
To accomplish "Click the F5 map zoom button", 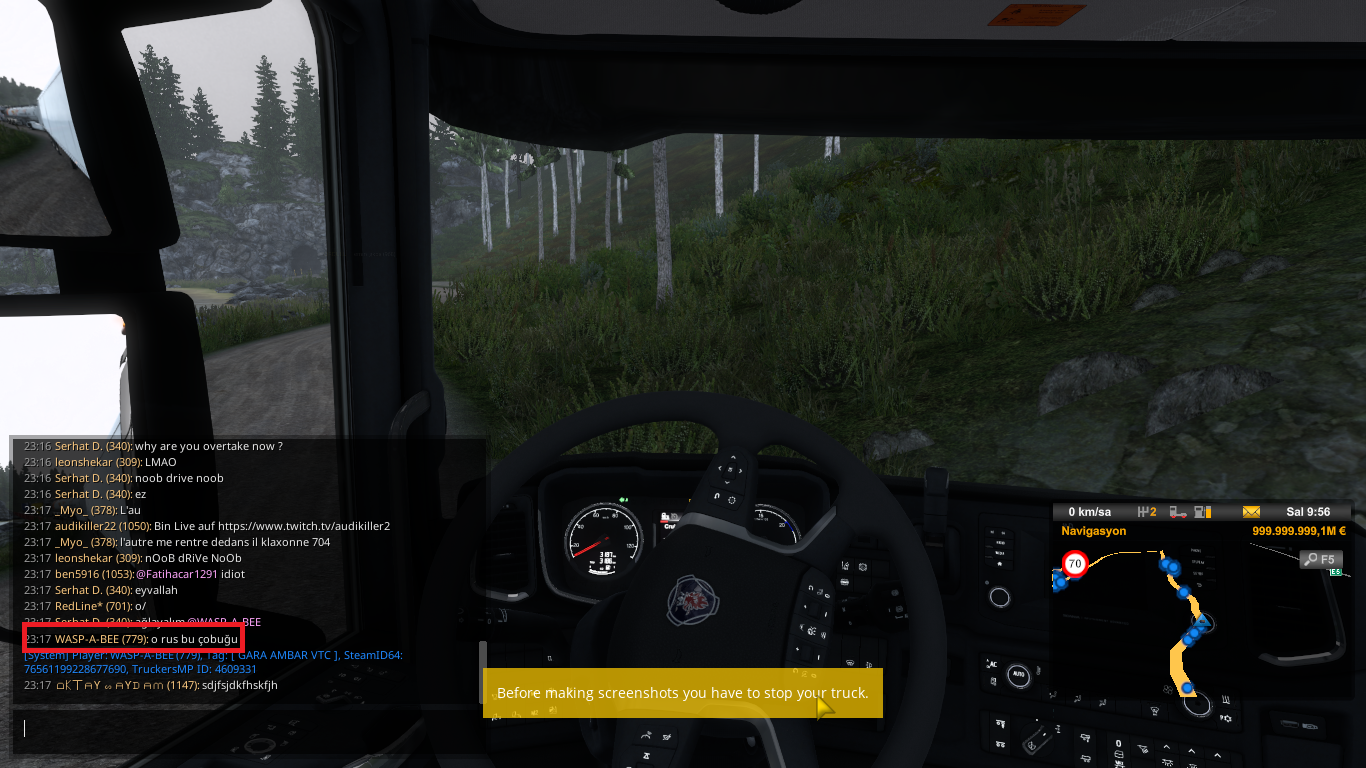I will click(x=1320, y=559).
